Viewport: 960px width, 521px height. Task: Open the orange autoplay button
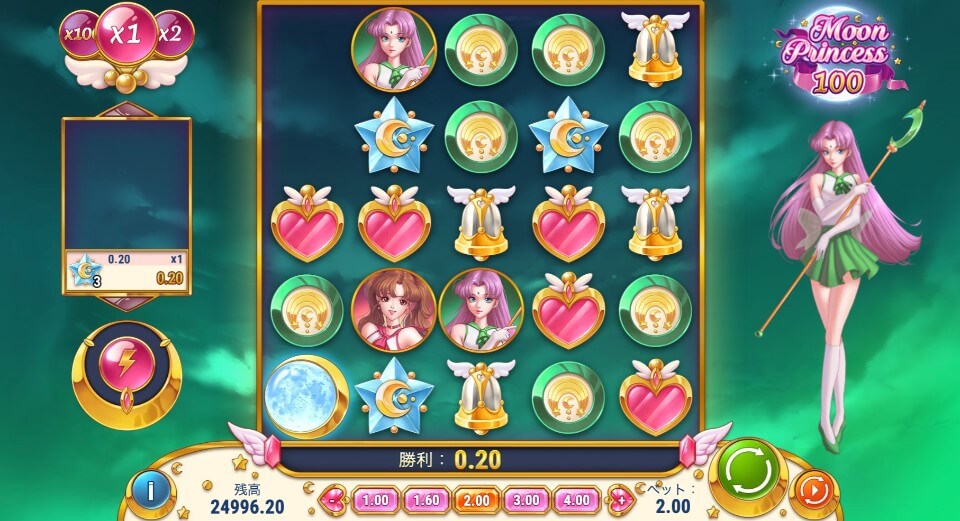click(813, 491)
